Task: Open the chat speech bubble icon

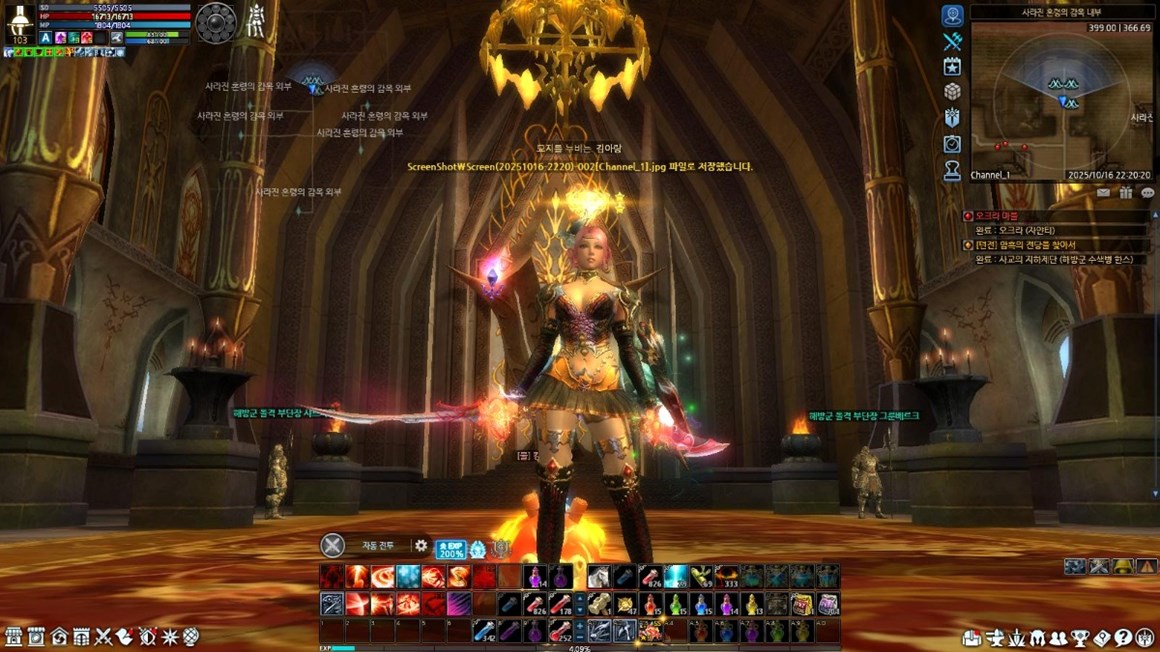Action: 1147,193
